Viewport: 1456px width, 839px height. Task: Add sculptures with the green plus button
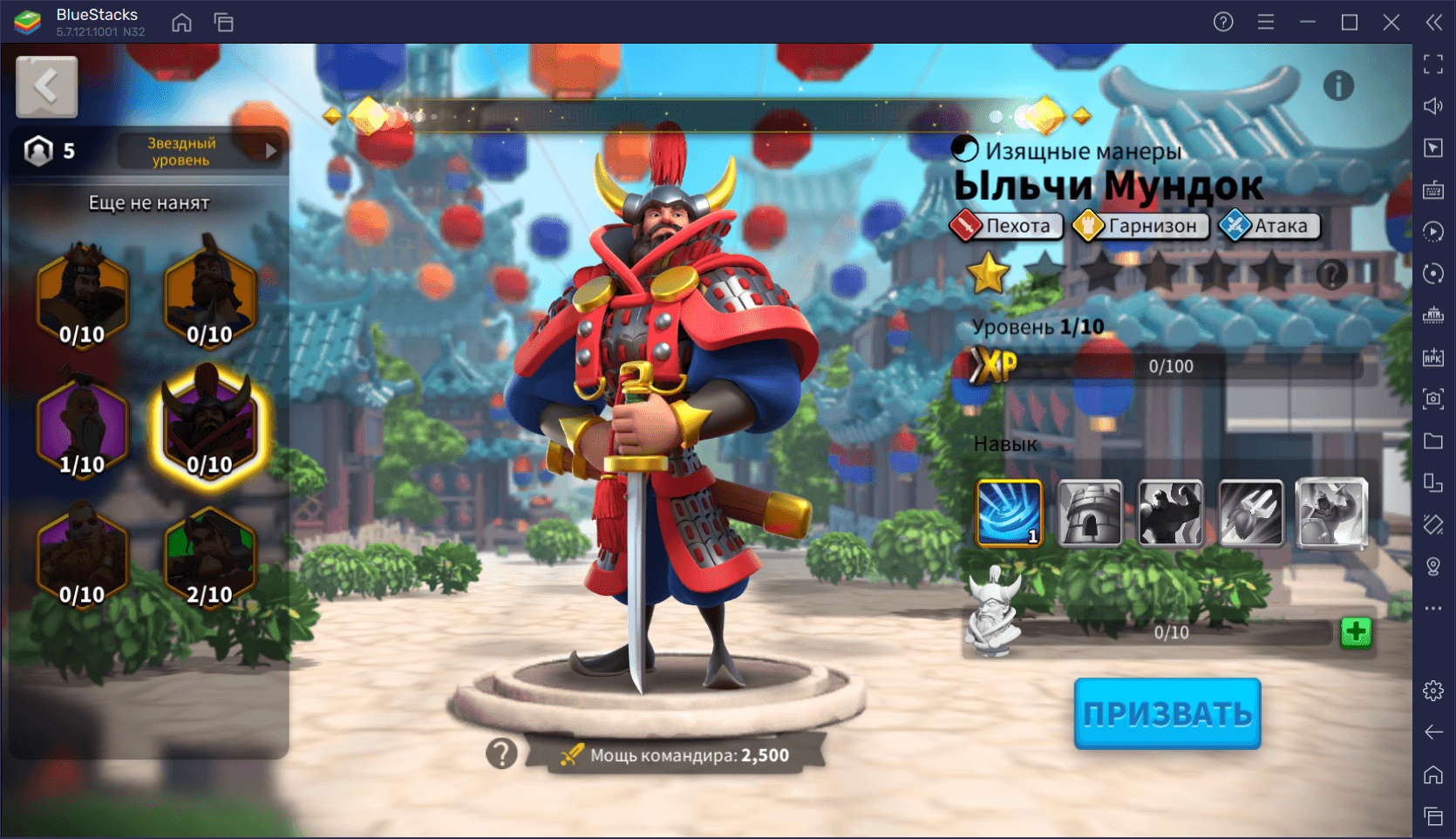(1356, 632)
